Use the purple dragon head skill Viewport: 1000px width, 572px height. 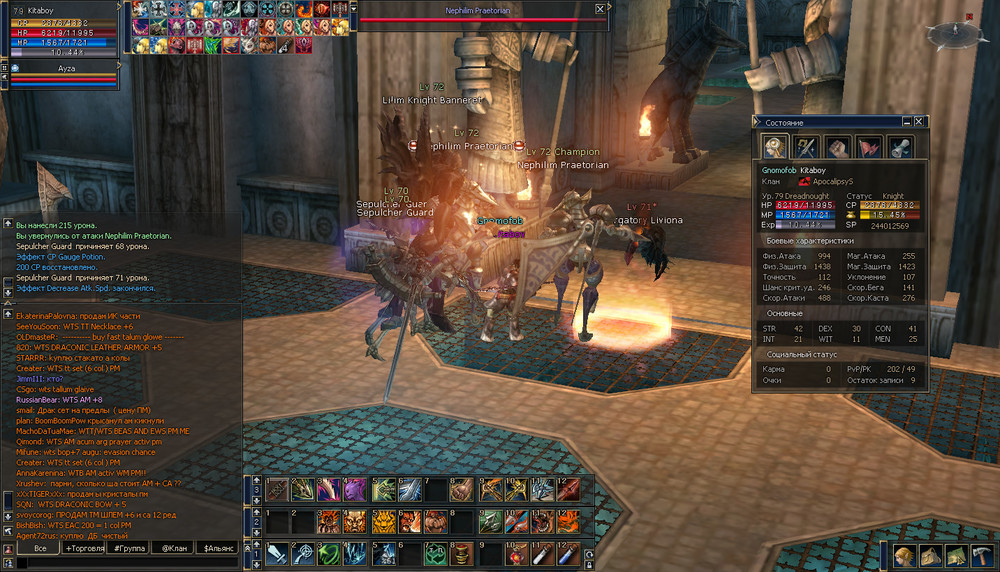coord(355,490)
